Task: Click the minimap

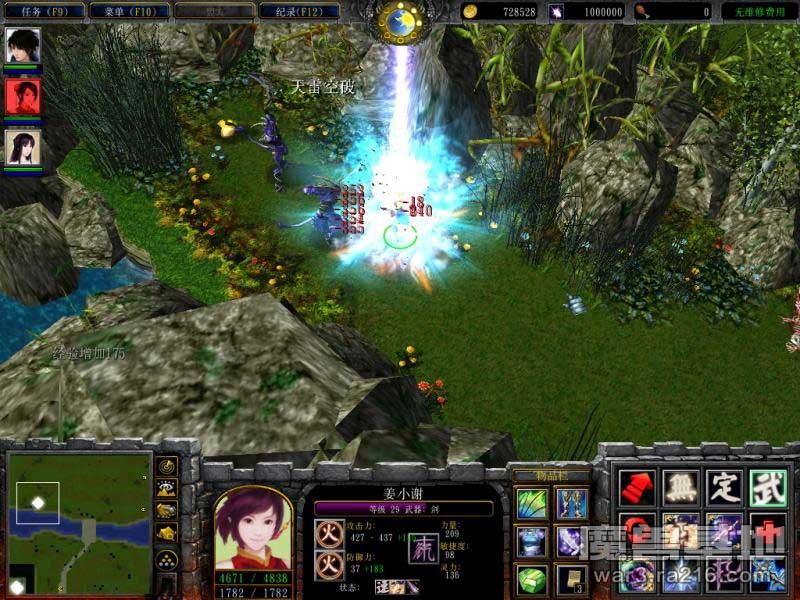Action: 80,521
